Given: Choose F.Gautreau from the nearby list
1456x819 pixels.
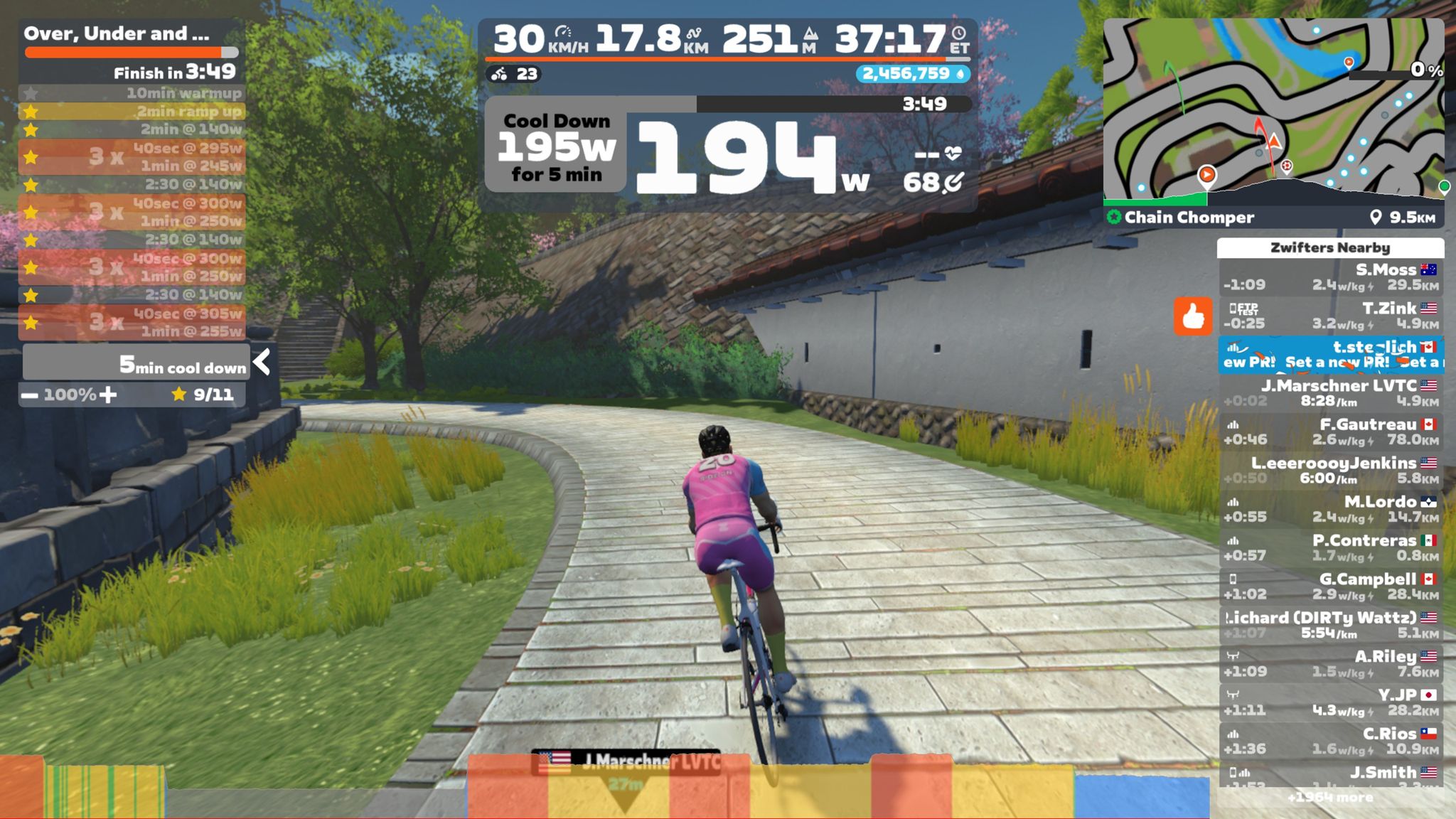Looking at the screenshot, I should point(1330,432).
